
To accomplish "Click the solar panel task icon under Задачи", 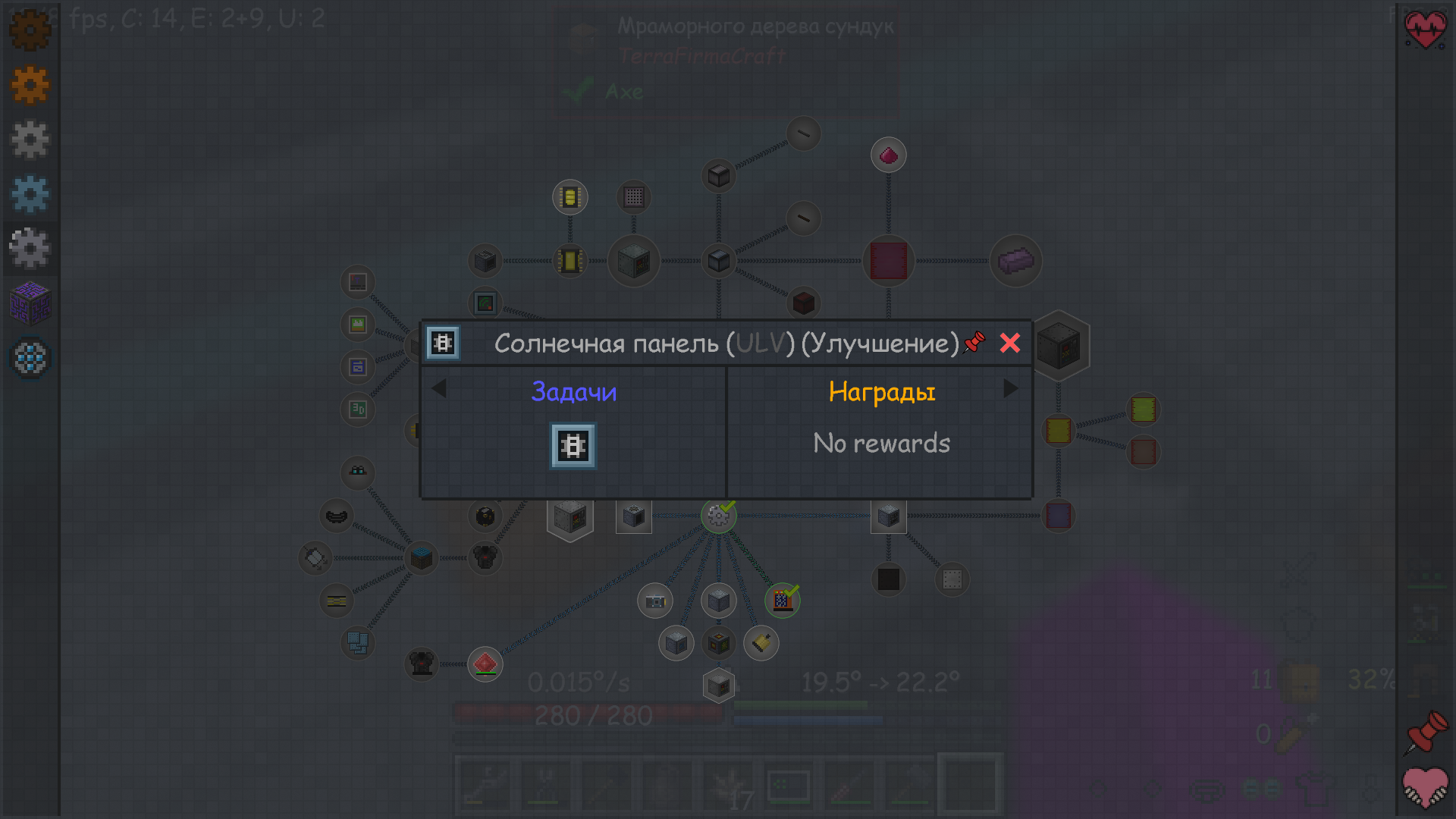I will pos(573,446).
